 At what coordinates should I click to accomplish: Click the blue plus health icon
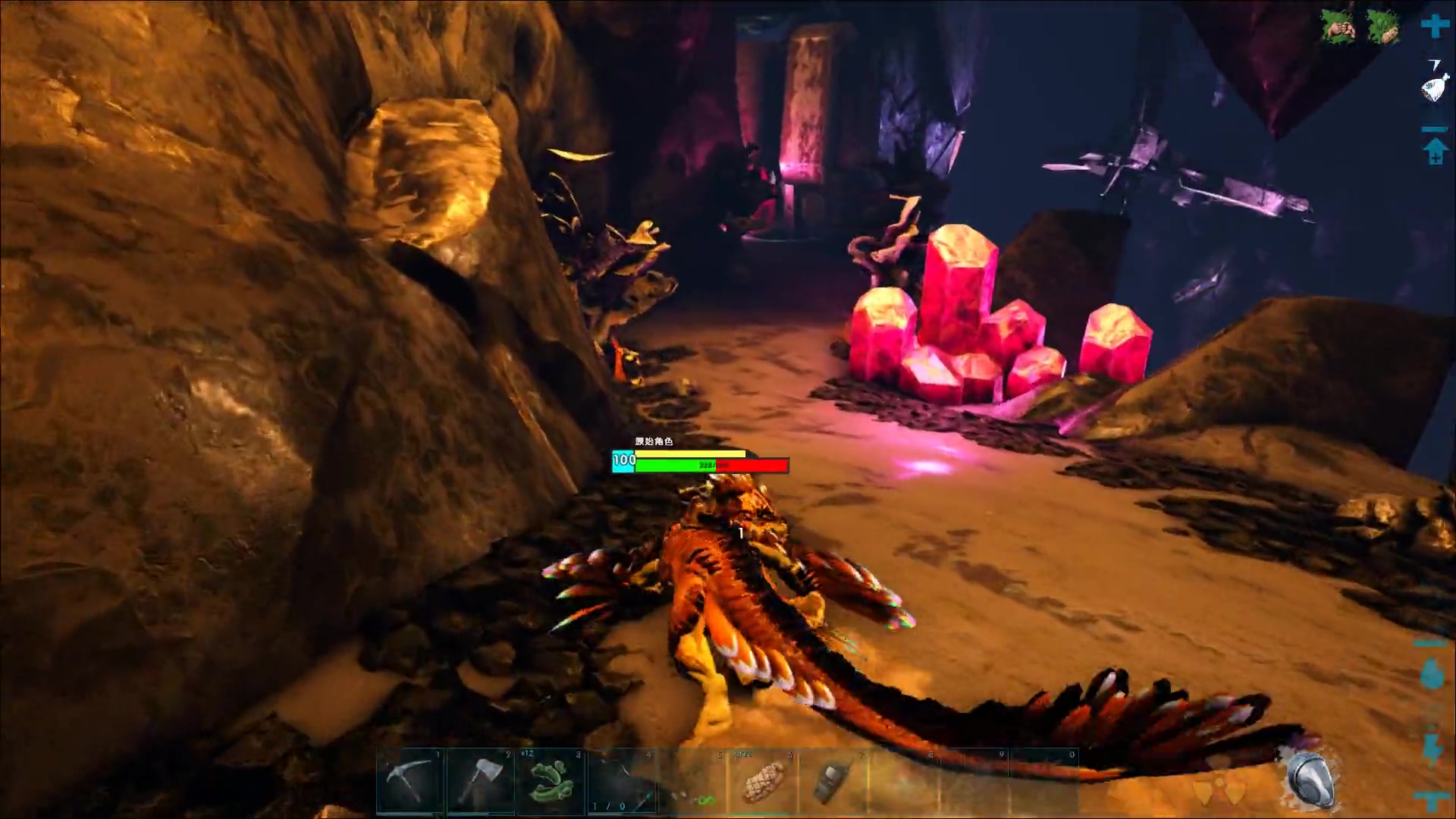coord(1435,26)
